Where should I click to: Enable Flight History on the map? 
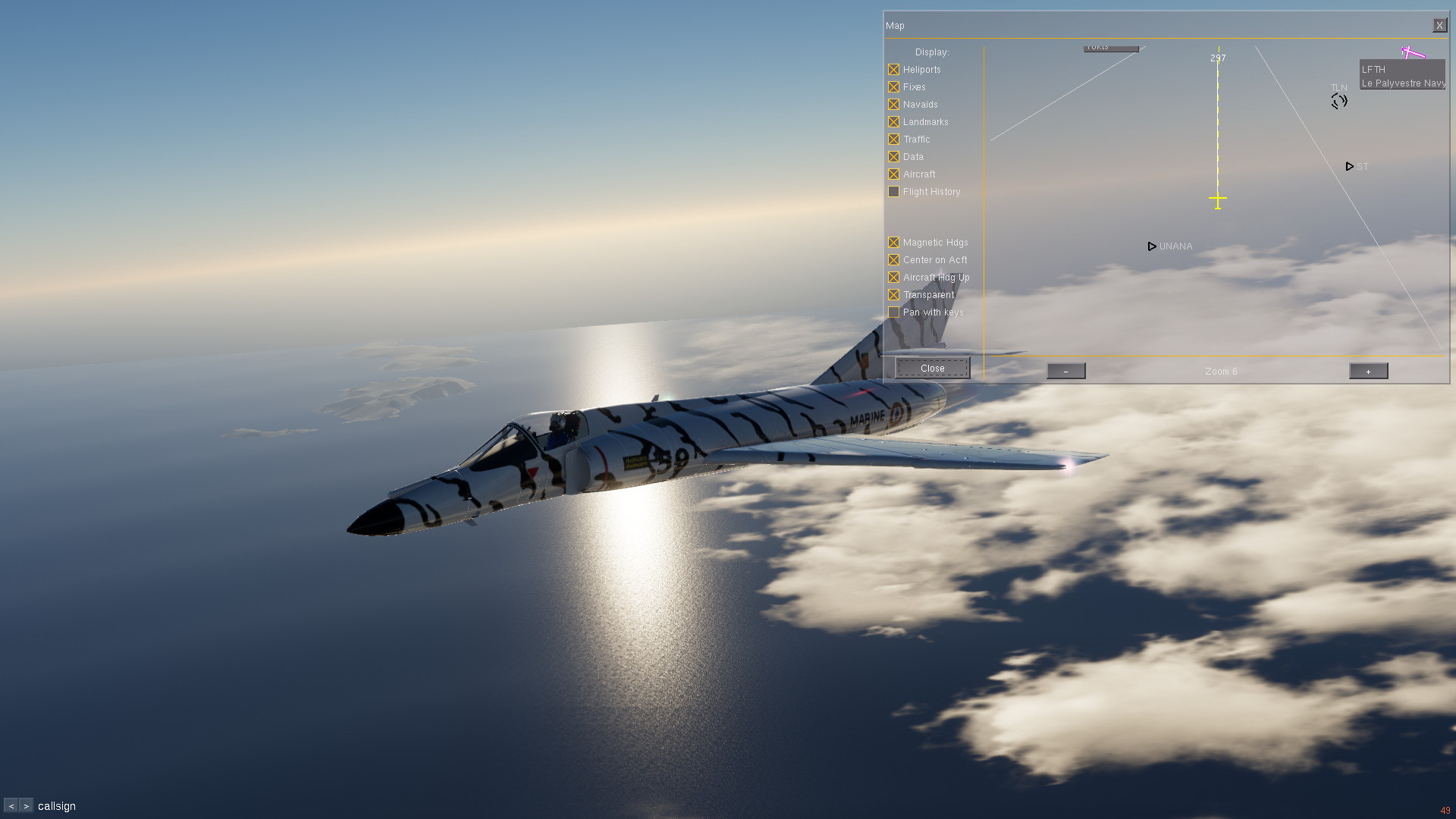click(894, 192)
